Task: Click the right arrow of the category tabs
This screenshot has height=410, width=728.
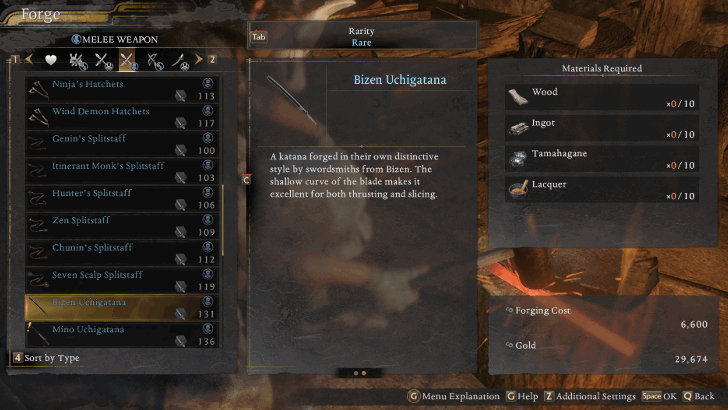Action: tap(199, 60)
